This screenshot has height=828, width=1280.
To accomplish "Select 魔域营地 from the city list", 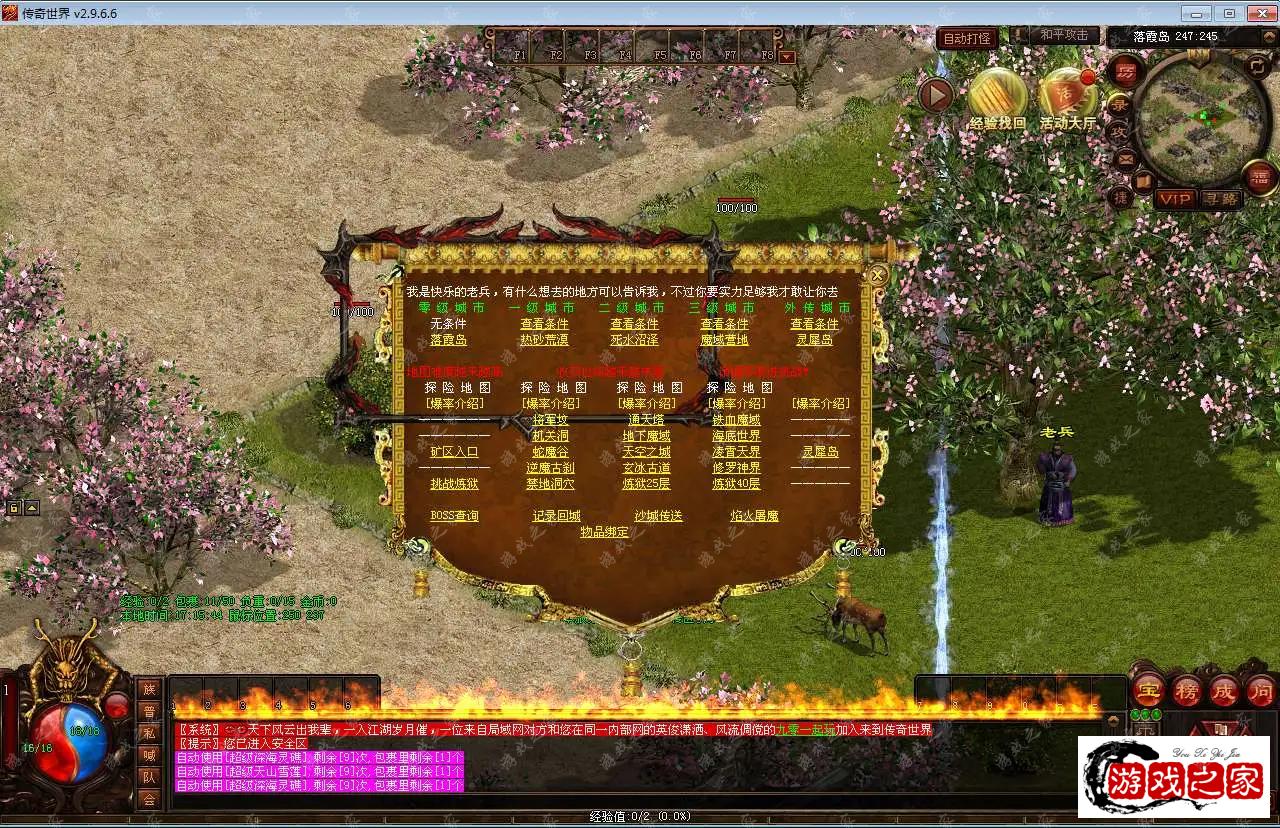I will (724, 340).
